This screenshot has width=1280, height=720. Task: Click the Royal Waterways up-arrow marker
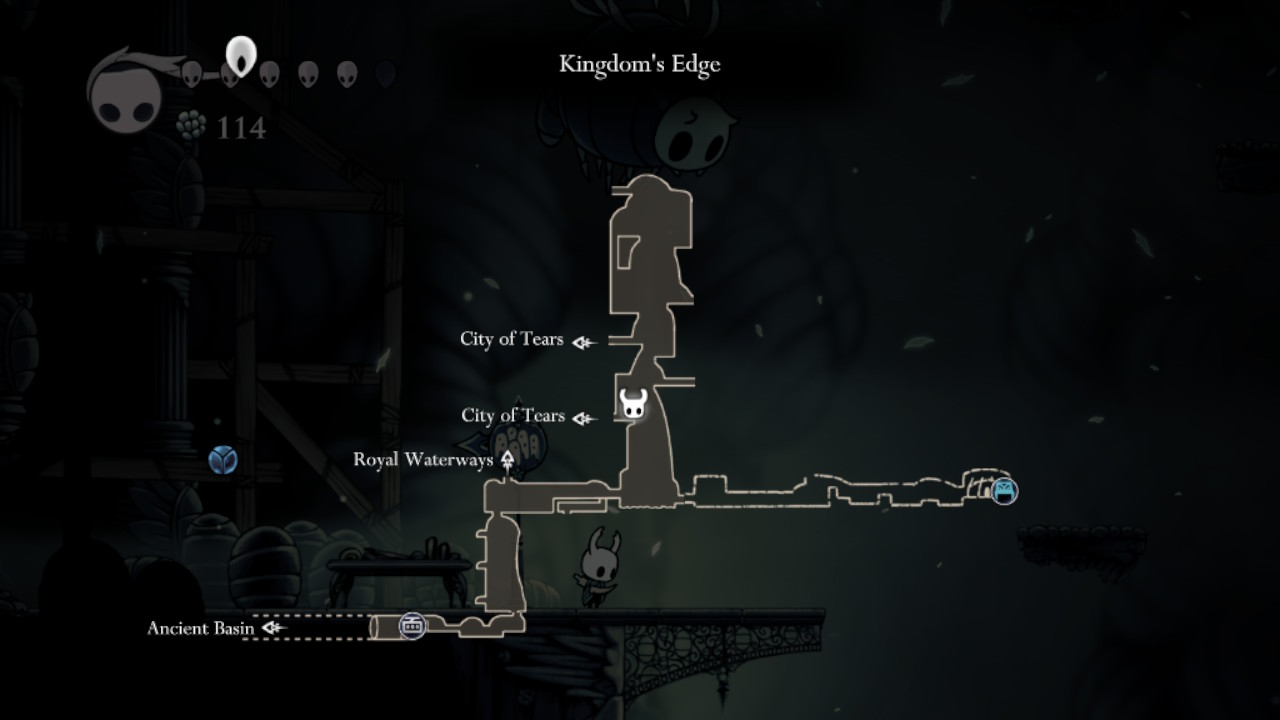pos(510,458)
